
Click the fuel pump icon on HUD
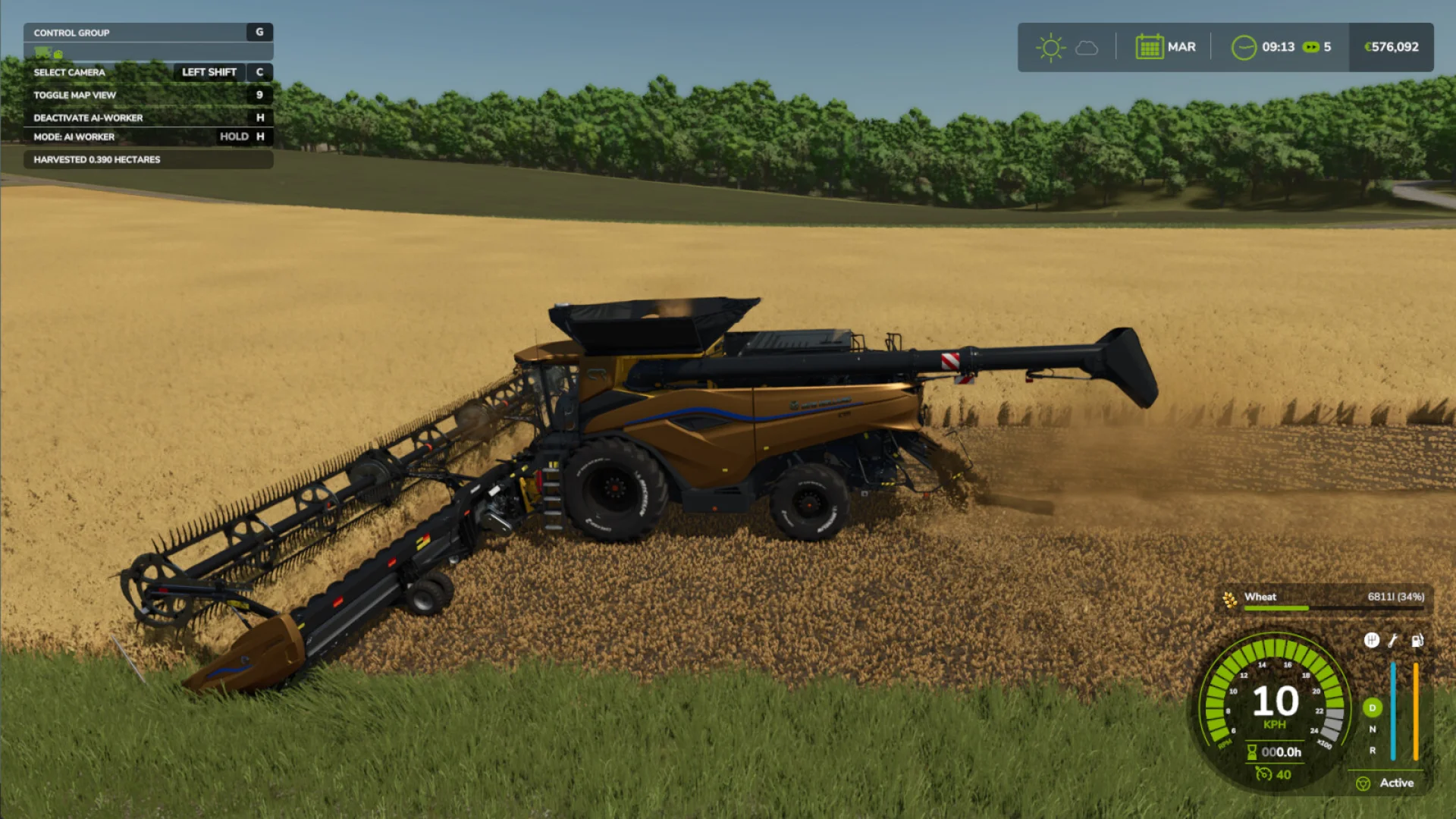coord(1417,642)
